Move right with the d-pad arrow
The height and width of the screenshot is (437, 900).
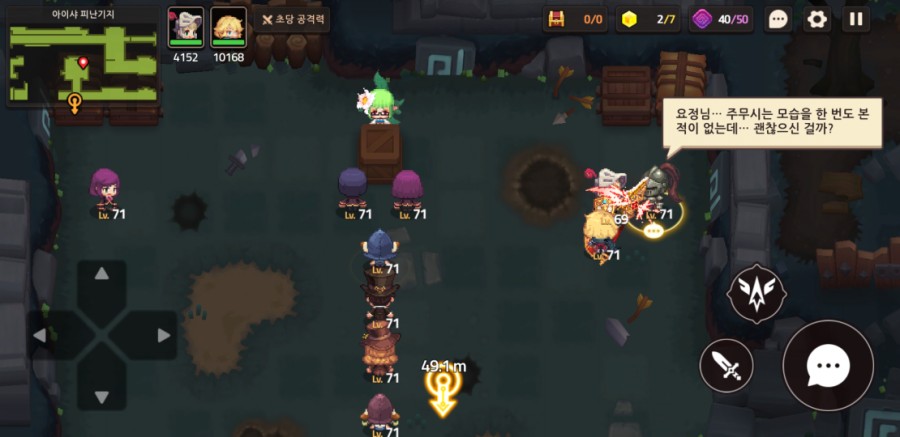pyautogui.click(x=162, y=335)
